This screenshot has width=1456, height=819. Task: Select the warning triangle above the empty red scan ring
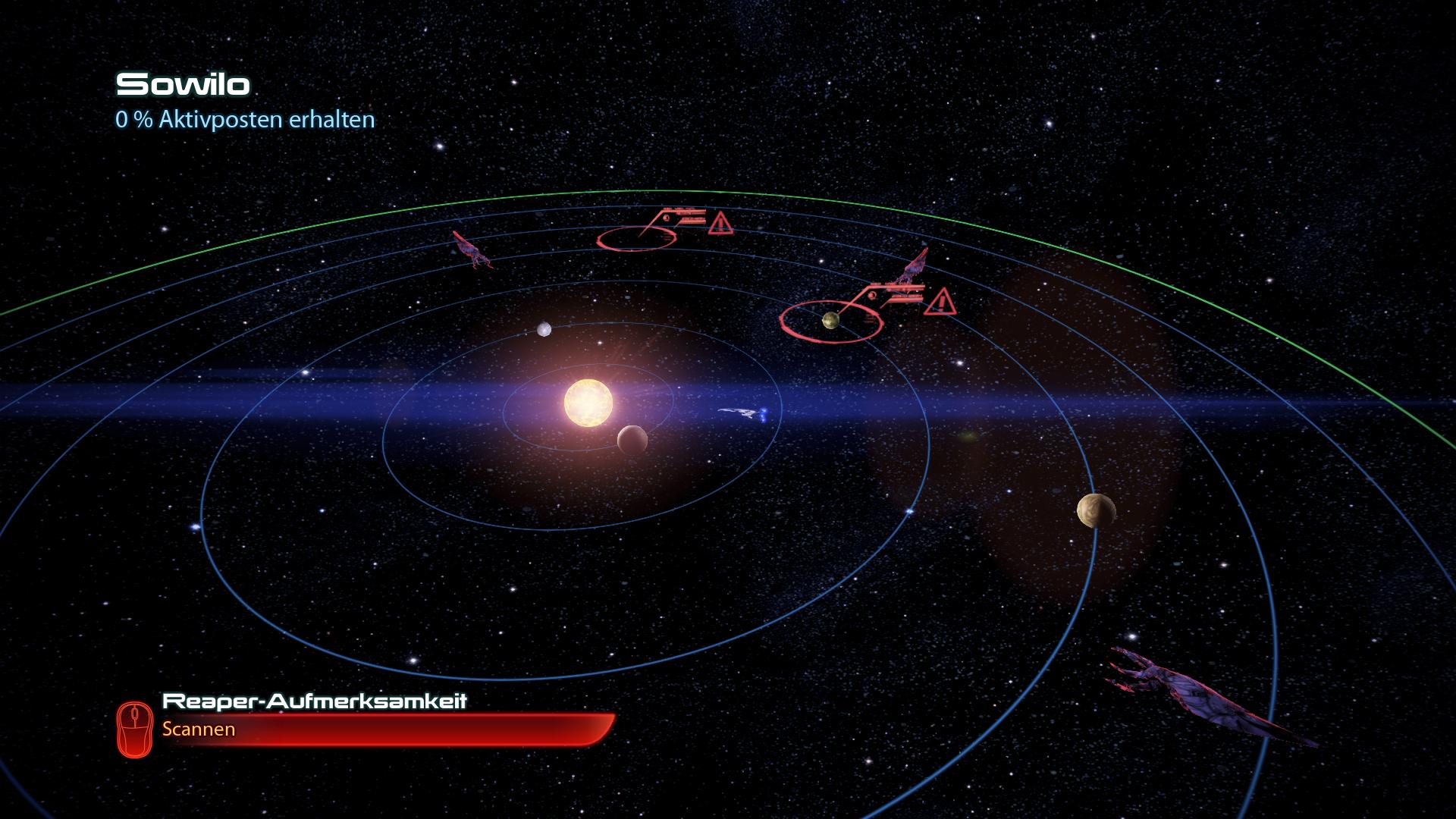point(720,224)
